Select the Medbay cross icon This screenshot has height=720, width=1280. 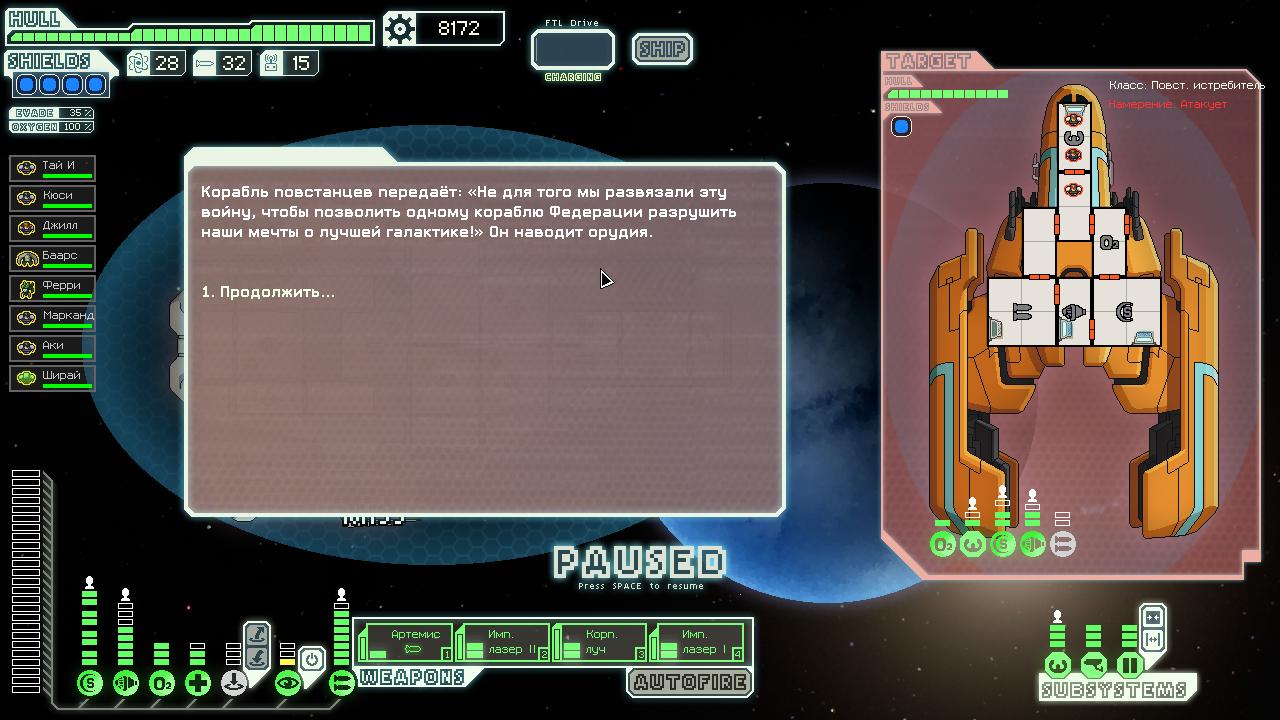197,683
